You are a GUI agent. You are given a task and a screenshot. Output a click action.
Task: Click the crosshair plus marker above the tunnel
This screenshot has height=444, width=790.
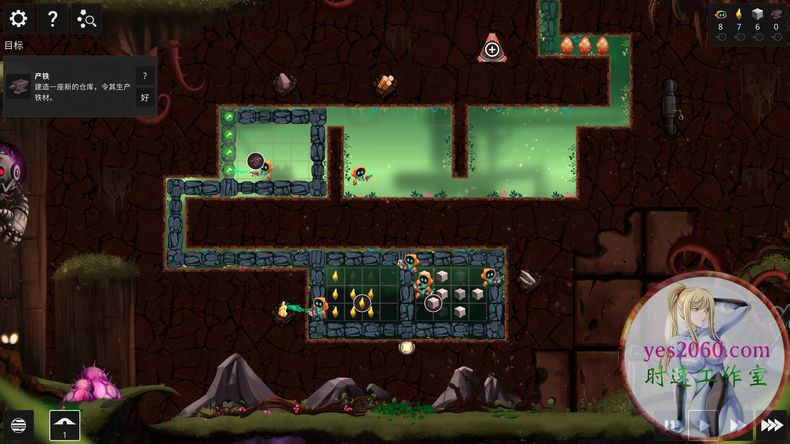pyautogui.click(x=492, y=48)
